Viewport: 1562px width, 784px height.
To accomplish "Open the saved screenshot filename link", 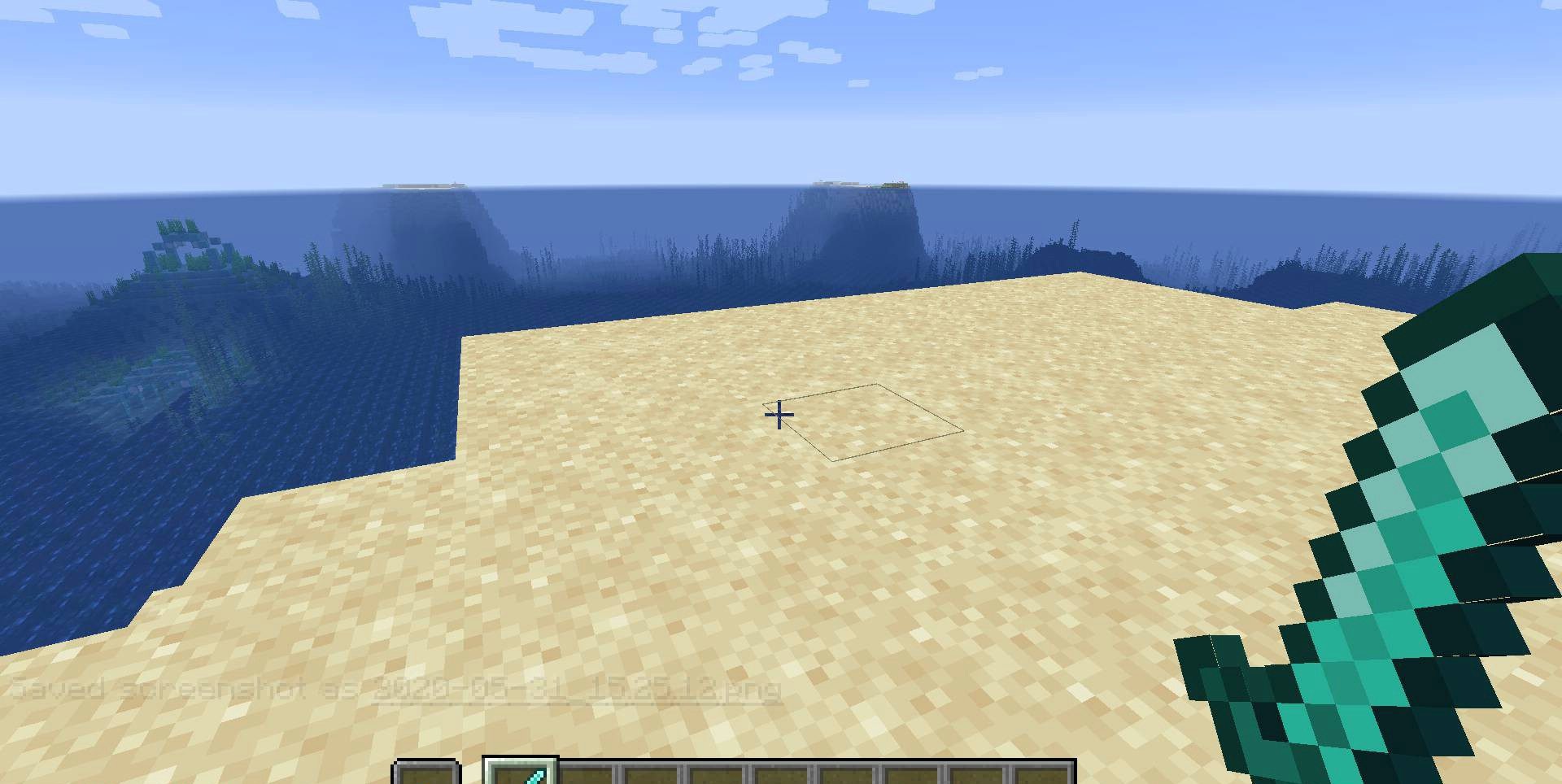I will tap(577, 690).
